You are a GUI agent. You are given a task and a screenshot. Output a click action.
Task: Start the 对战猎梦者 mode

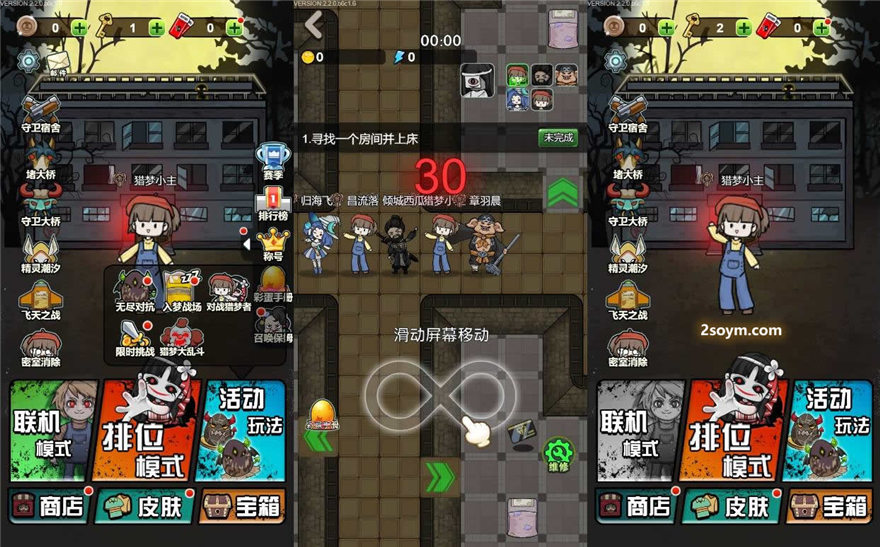click(229, 291)
